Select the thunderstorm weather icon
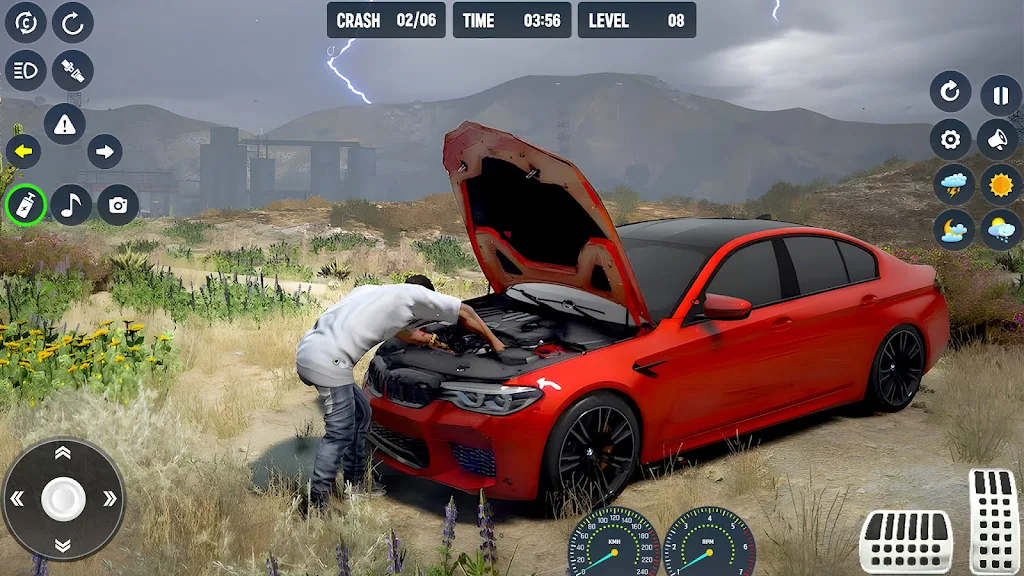 pos(954,184)
